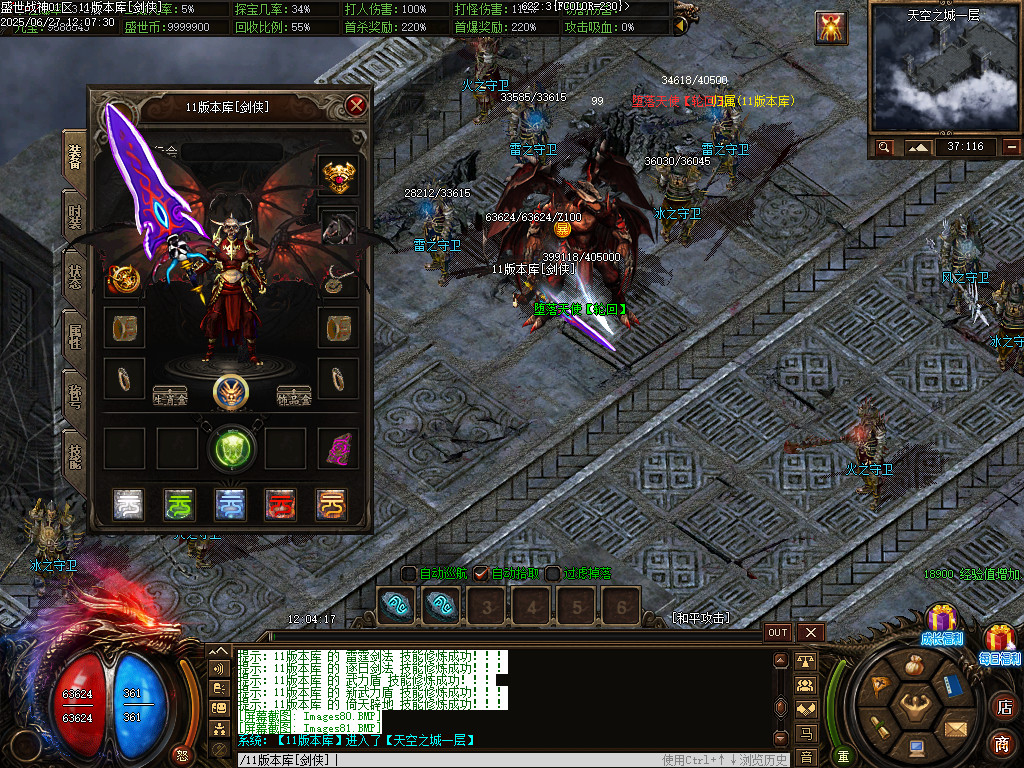Image resolution: width=1024 pixels, height=768 pixels.
Task: Open the 状态 status tab
Action: point(75,276)
